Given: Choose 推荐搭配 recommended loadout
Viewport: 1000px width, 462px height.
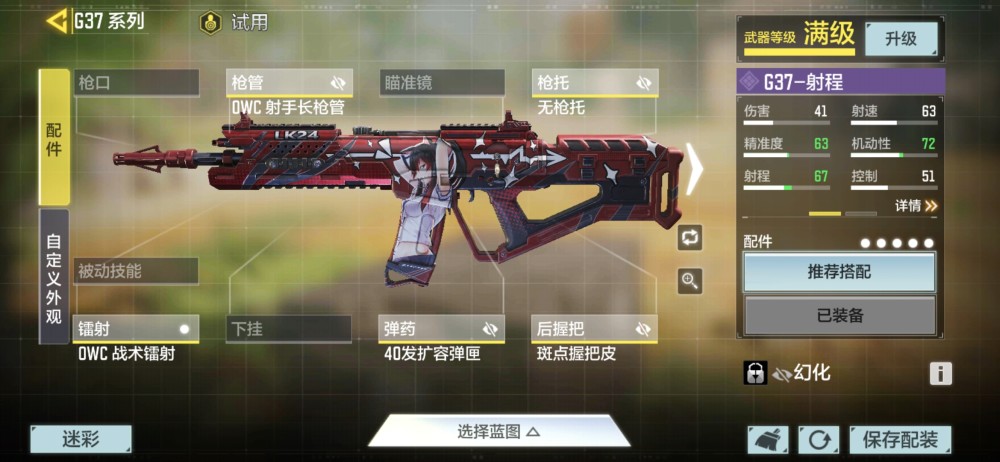Looking at the screenshot, I should coord(839,272).
